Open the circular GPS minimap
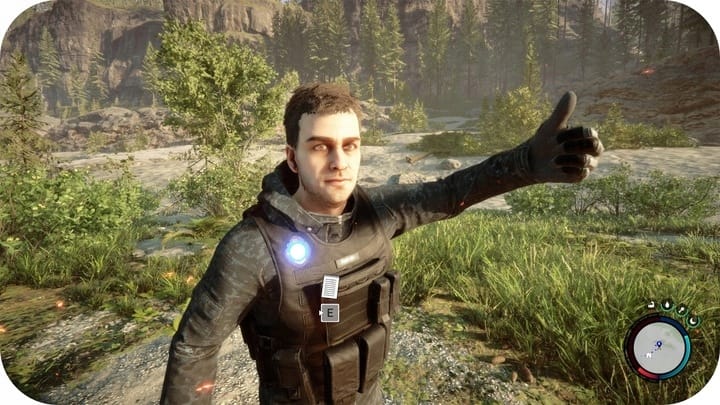Screen dimensions: 720x405 coord(657,347)
